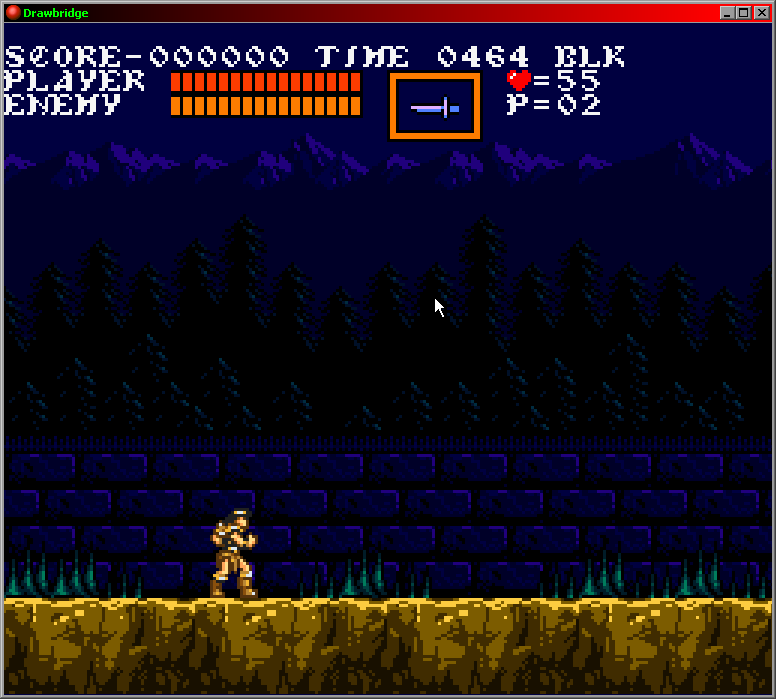Image resolution: width=776 pixels, height=699 pixels.
Task: Minimize the Drawbridge window
Action: tap(727, 13)
